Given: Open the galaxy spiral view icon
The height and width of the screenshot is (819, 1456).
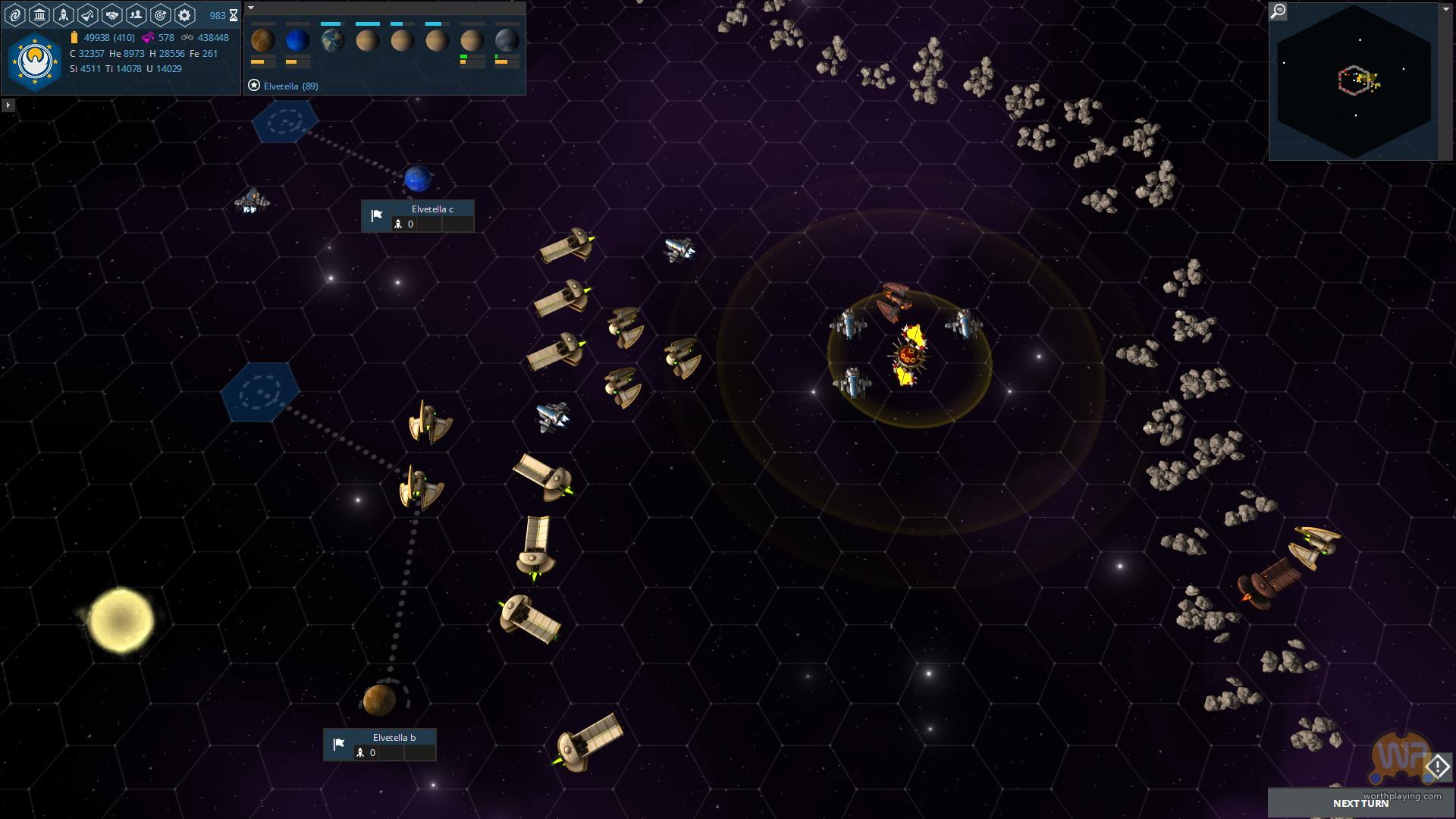Looking at the screenshot, I should click(15, 14).
